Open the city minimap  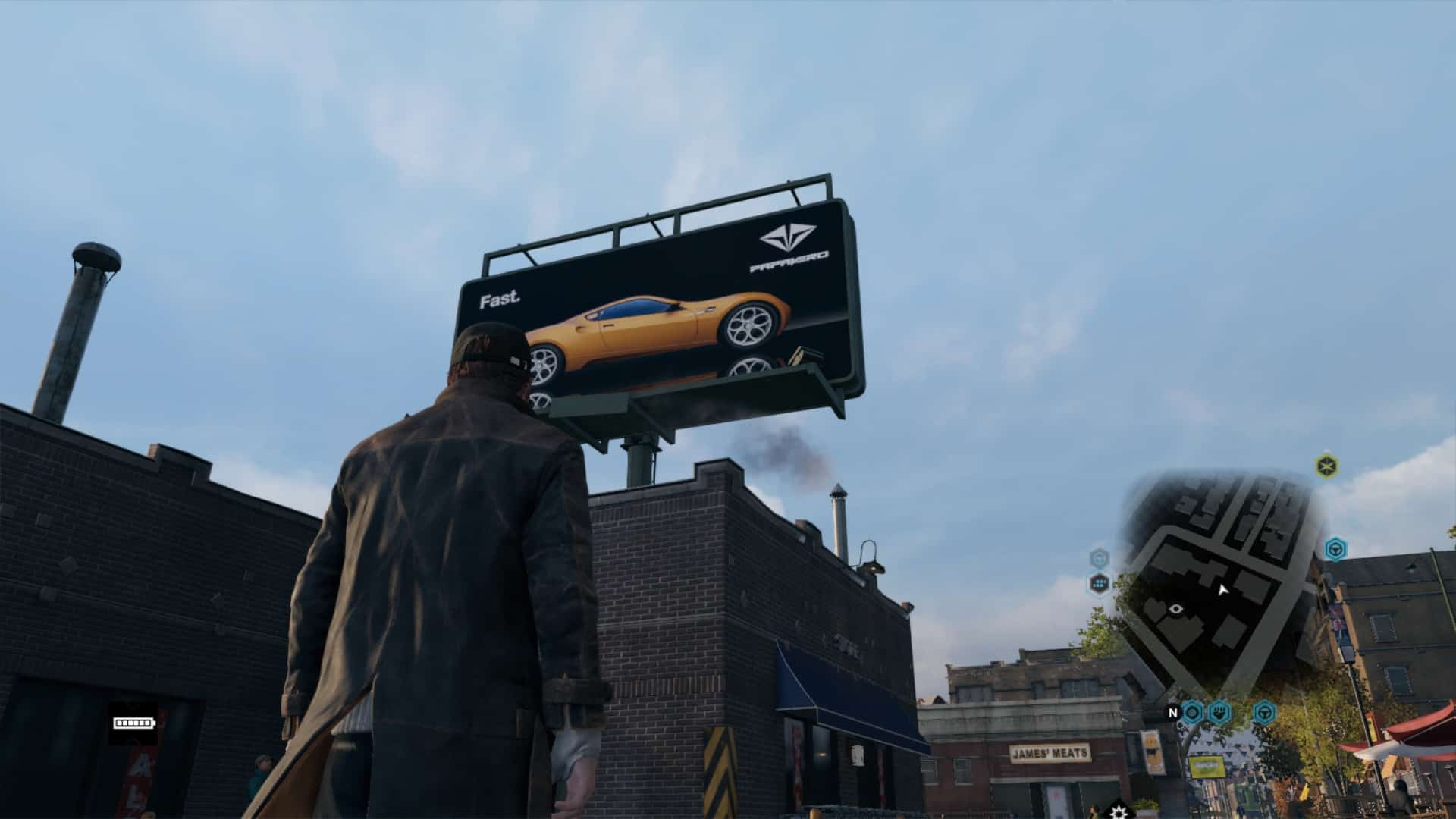(1221, 584)
